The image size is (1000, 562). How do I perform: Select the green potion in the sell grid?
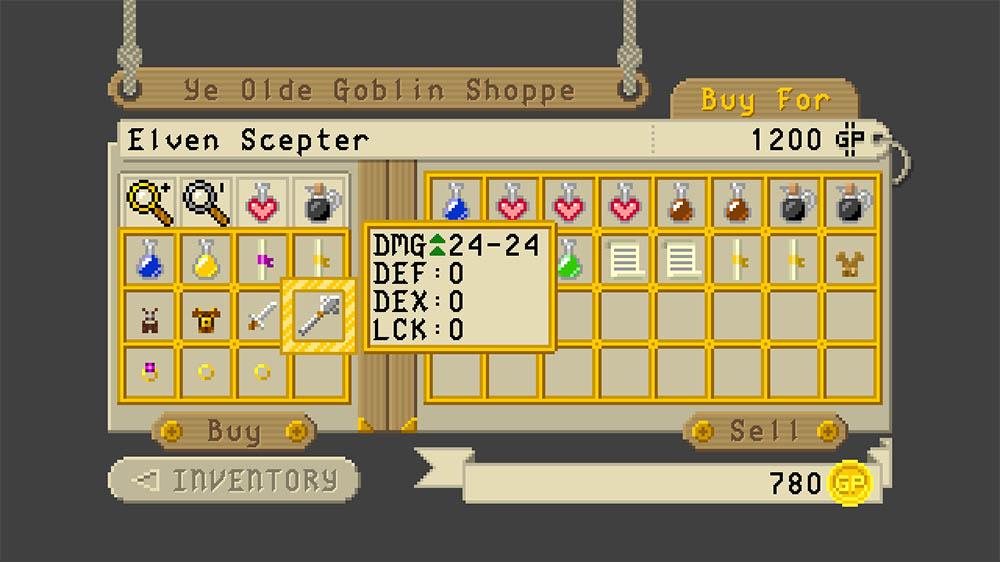(x=569, y=261)
